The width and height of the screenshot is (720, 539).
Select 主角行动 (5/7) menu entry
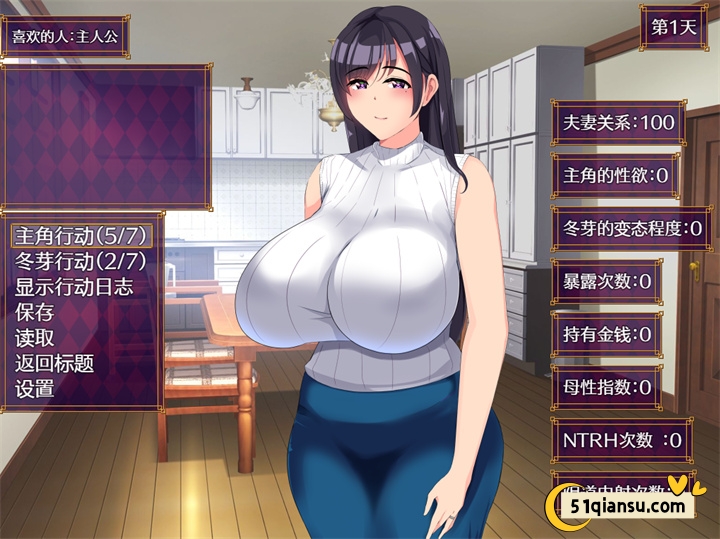pos(82,236)
